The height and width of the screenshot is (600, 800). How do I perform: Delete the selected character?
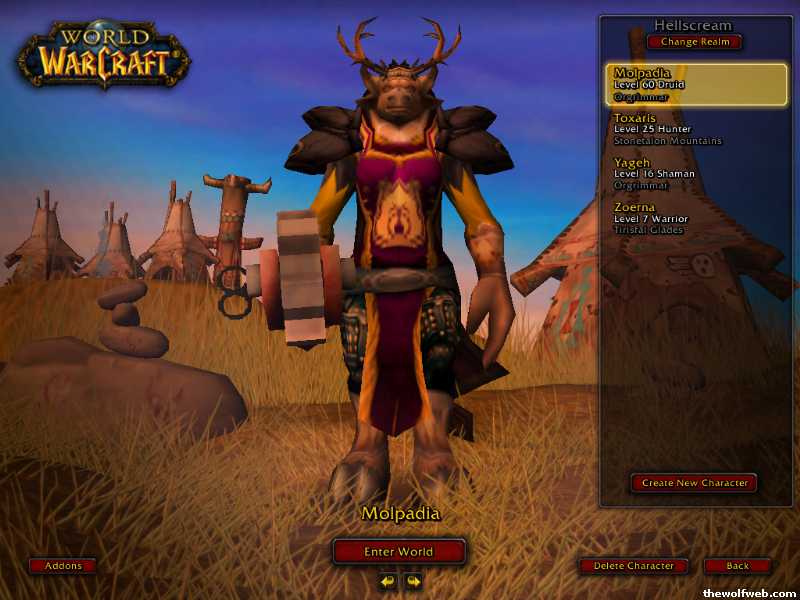(634, 566)
